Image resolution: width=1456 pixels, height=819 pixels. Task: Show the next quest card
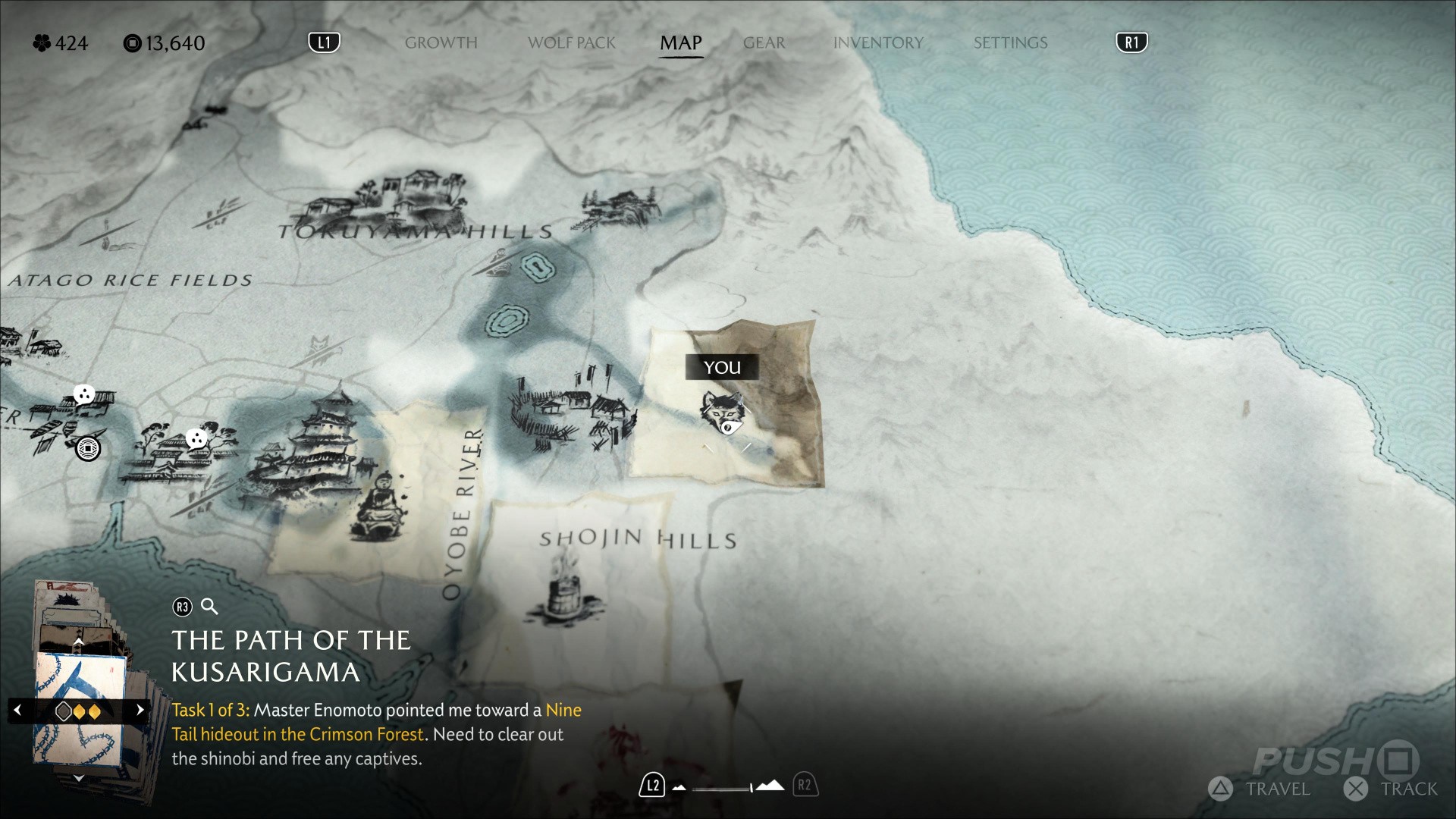pyautogui.click(x=140, y=711)
